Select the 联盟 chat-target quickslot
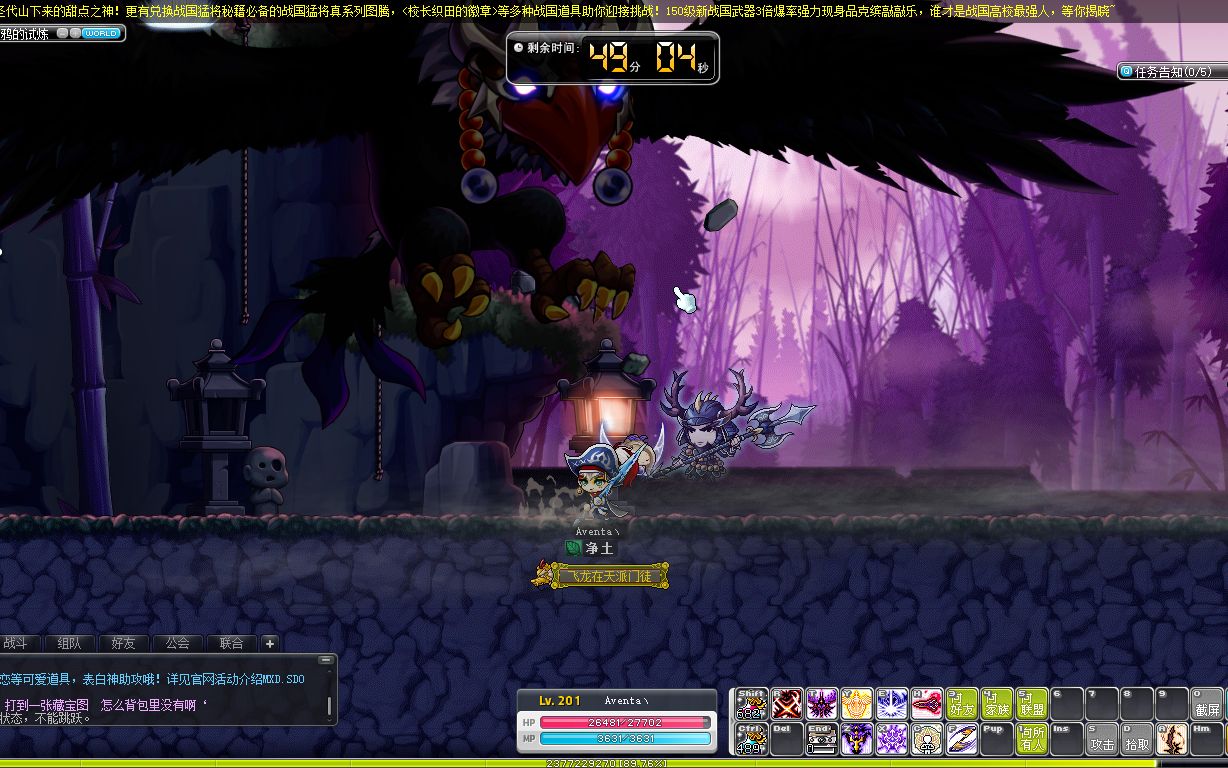The width and height of the screenshot is (1228, 768). click(x=1032, y=704)
